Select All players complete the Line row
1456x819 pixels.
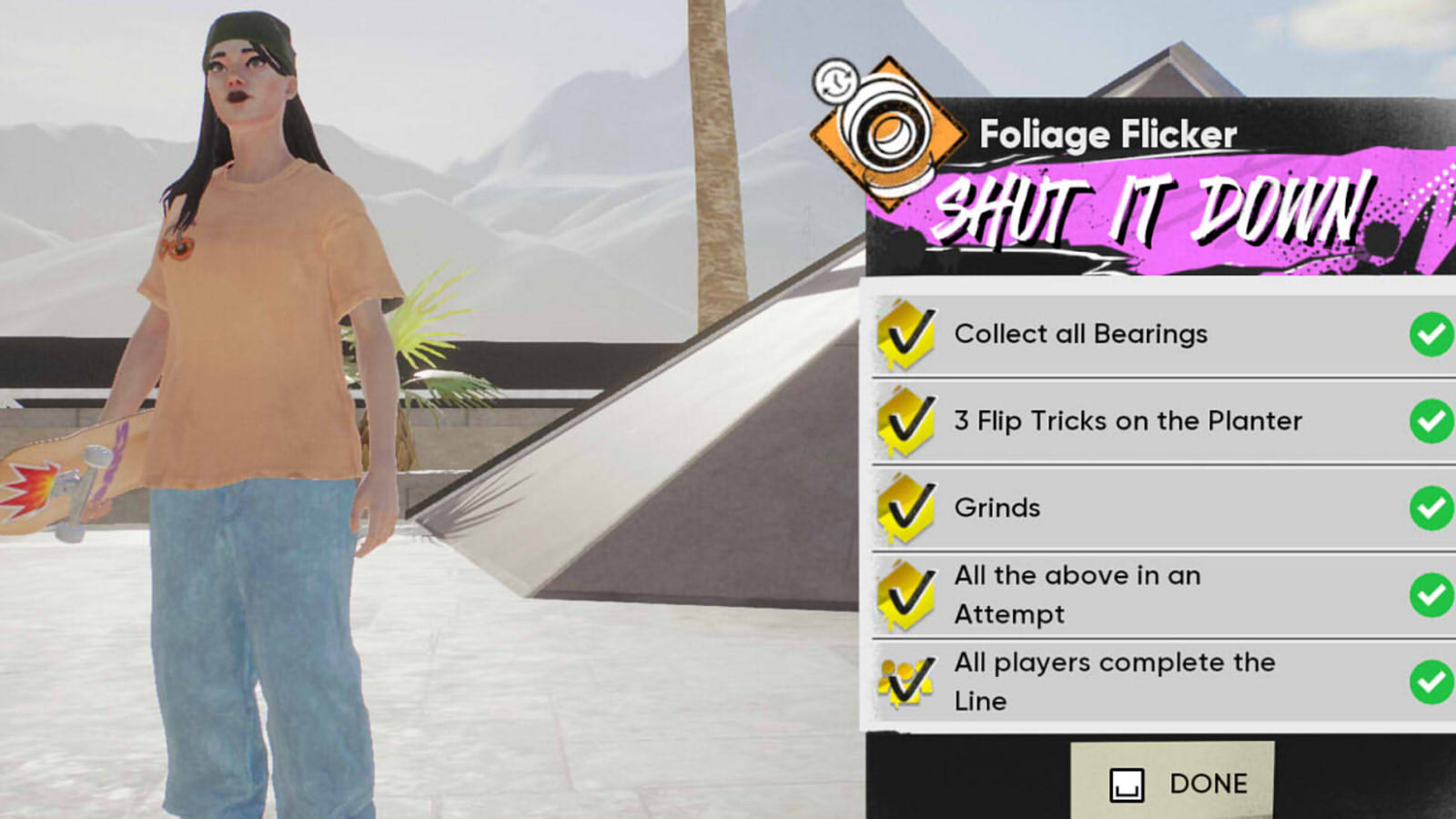pyautogui.click(x=1156, y=682)
